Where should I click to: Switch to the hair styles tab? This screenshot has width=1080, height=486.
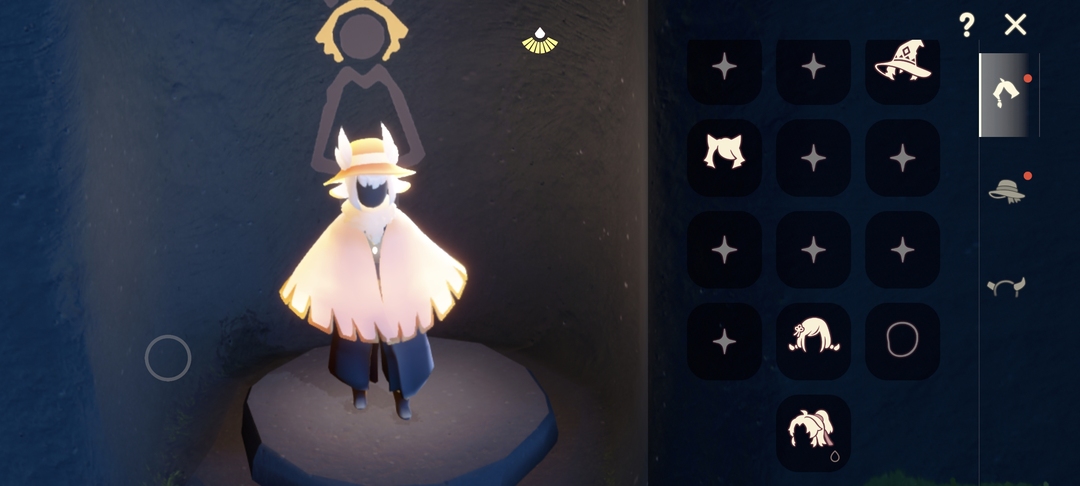(1007, 94)
